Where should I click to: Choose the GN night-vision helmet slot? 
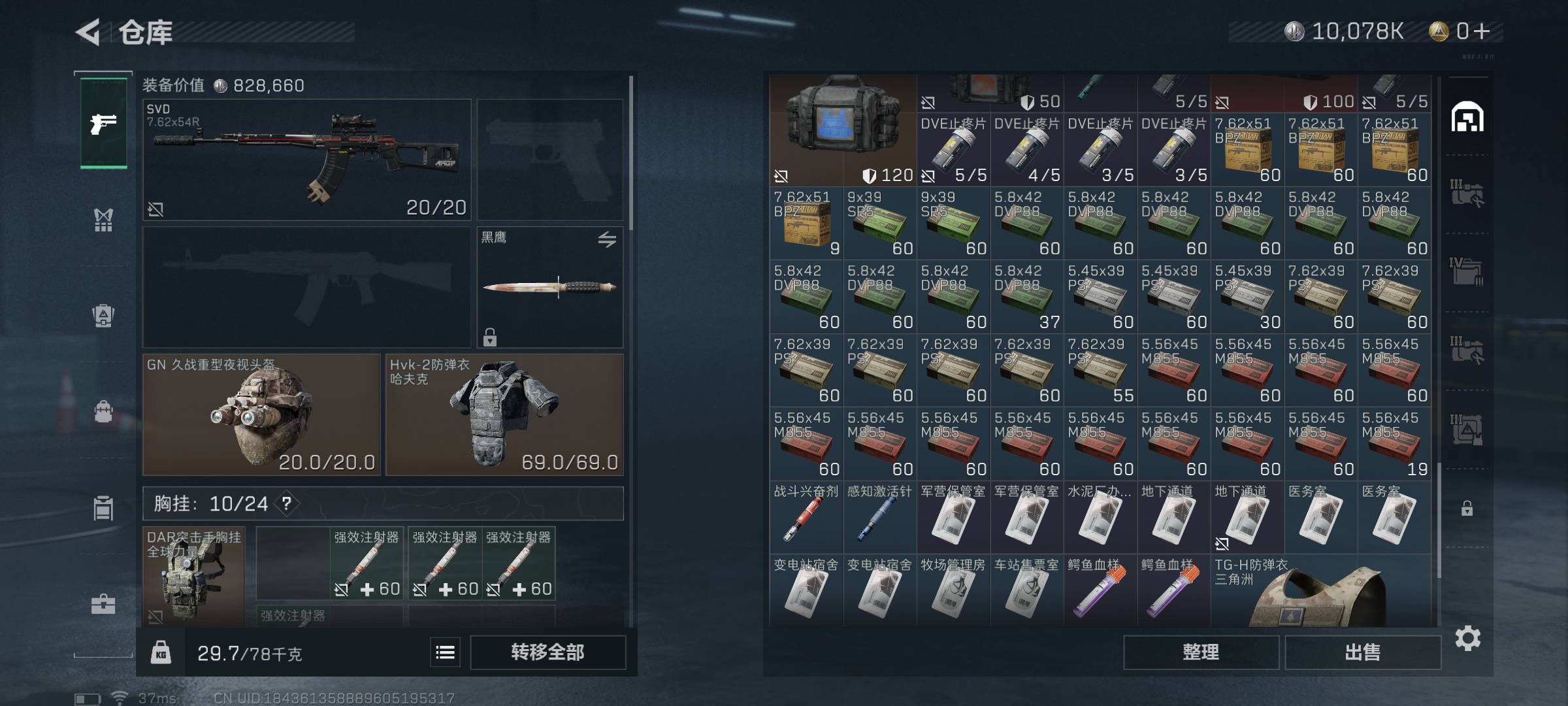tap(261, 414)
